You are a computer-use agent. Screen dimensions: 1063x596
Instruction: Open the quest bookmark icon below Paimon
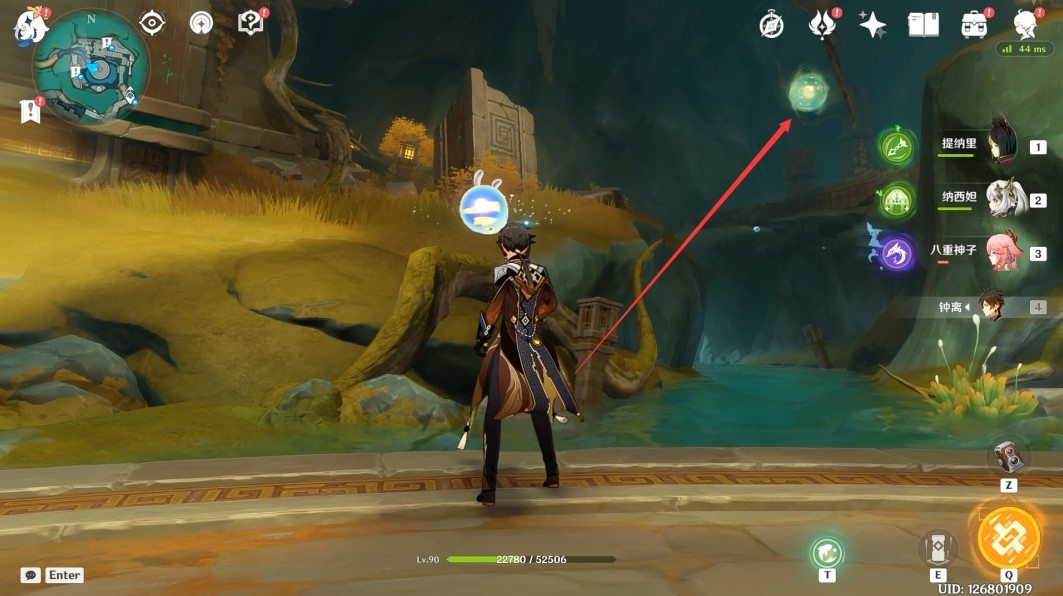pyautogui.click(x=30, y=112)
